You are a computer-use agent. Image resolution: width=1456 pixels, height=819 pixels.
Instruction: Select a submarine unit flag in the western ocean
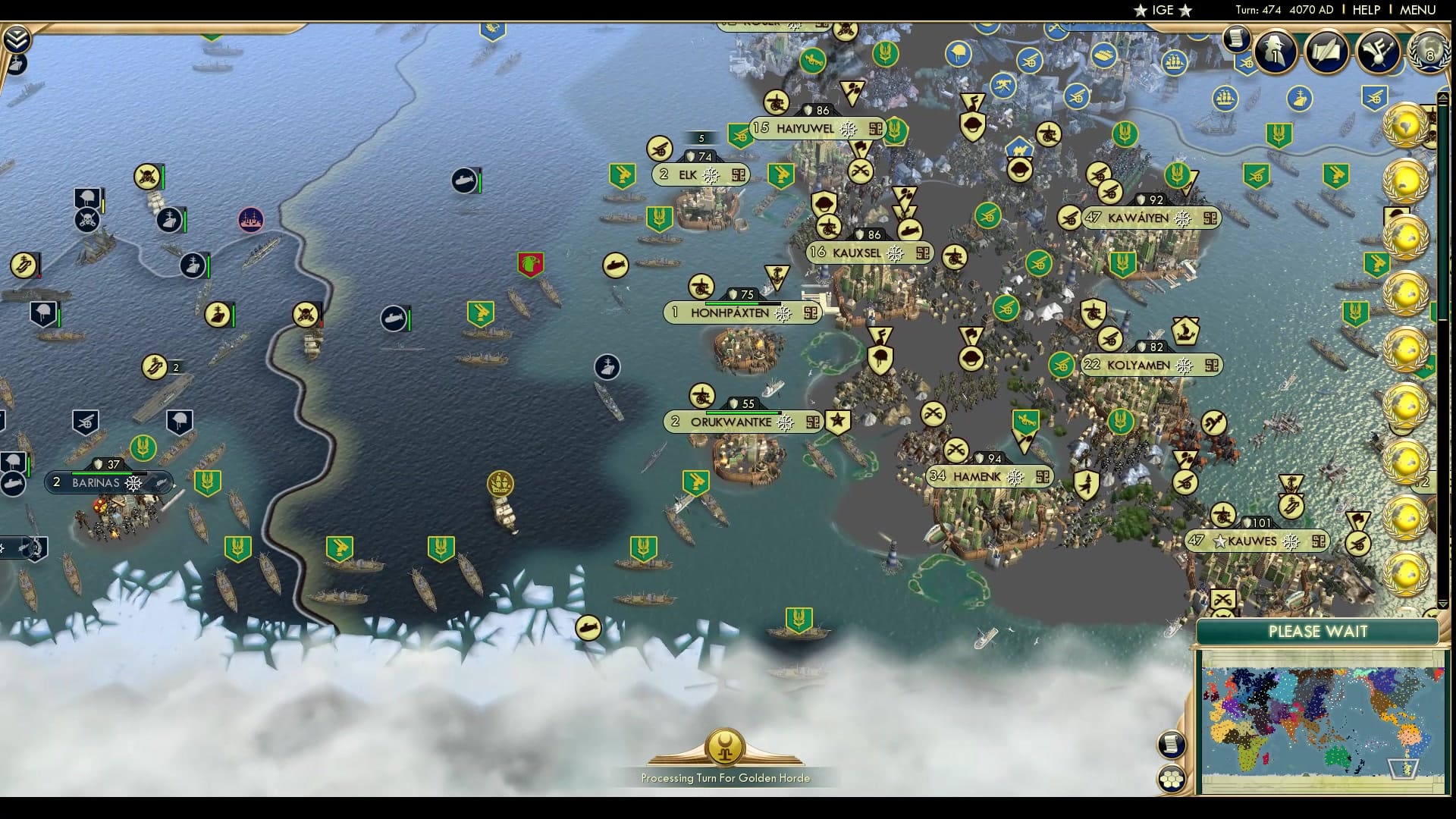pos(394,320)
